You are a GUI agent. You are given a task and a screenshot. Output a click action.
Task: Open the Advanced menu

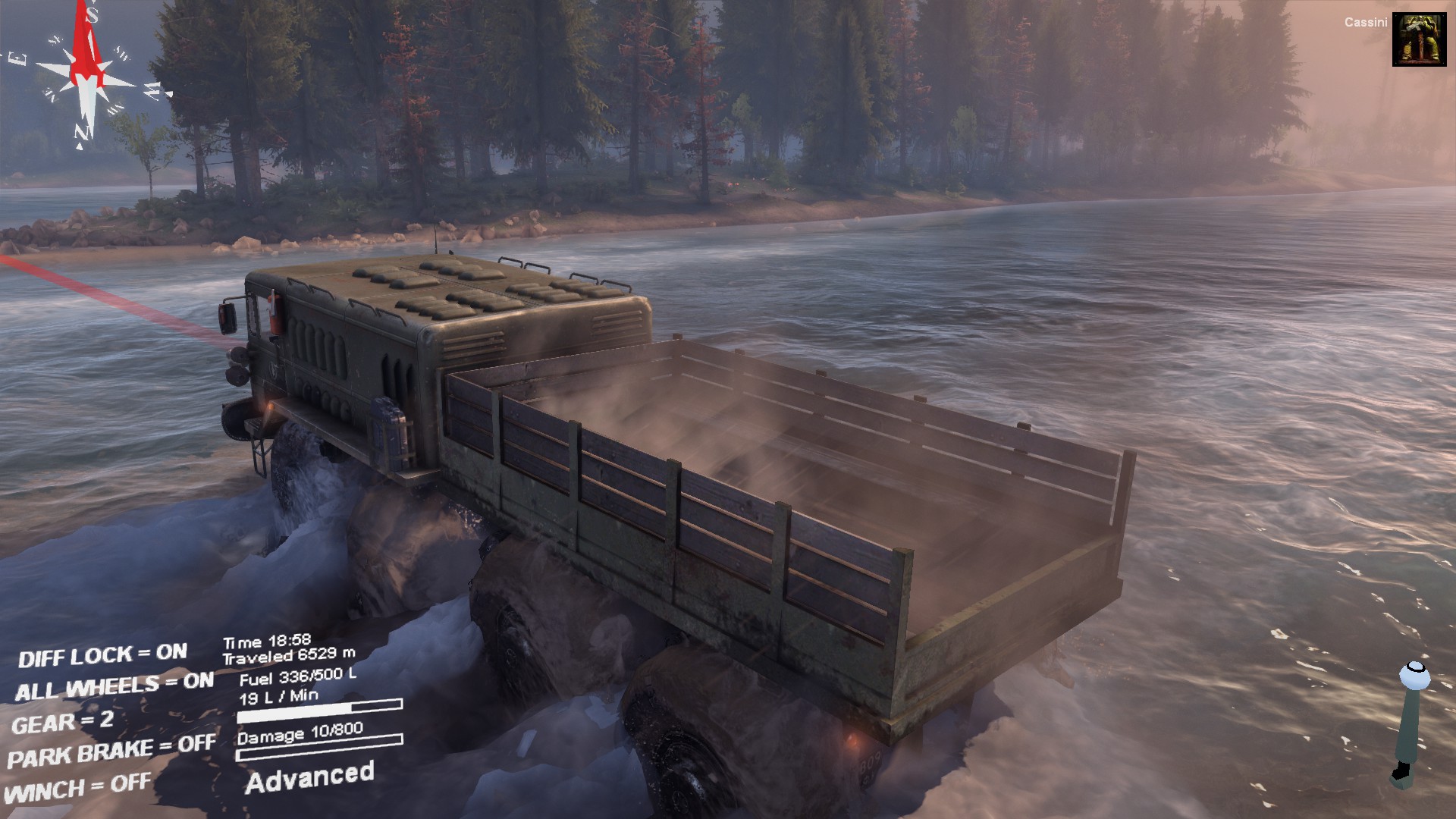[309, 778]
